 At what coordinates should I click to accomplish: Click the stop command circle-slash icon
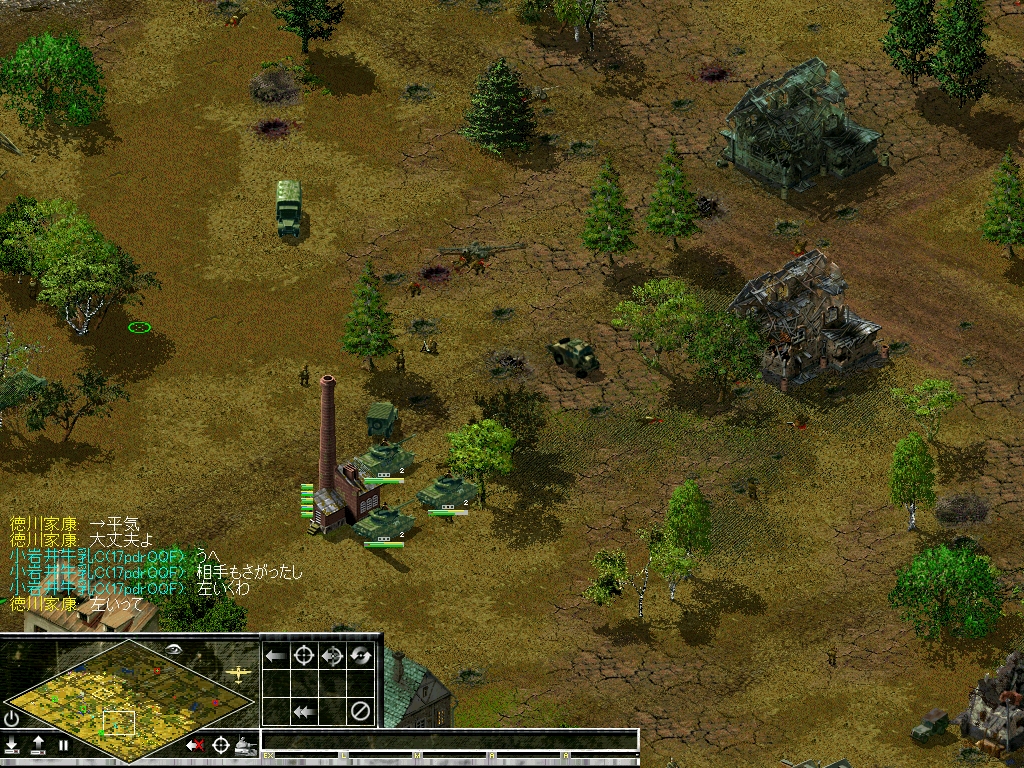coord(361,712)
